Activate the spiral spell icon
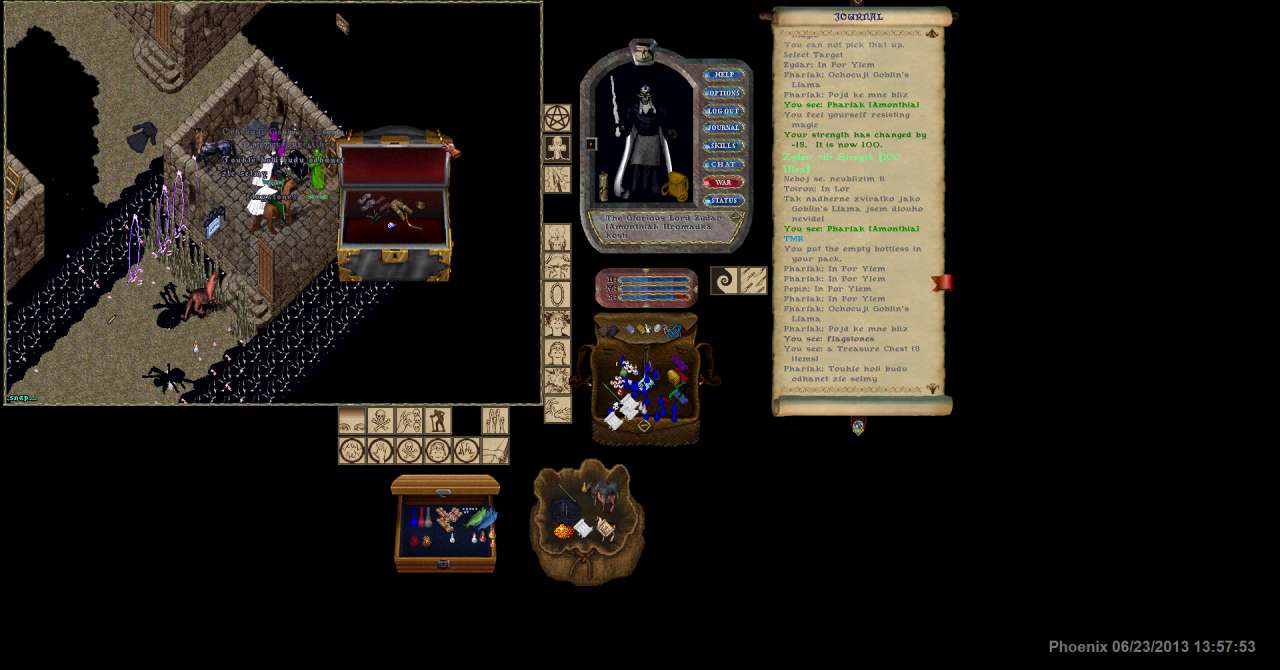 [x=724, y=281]
